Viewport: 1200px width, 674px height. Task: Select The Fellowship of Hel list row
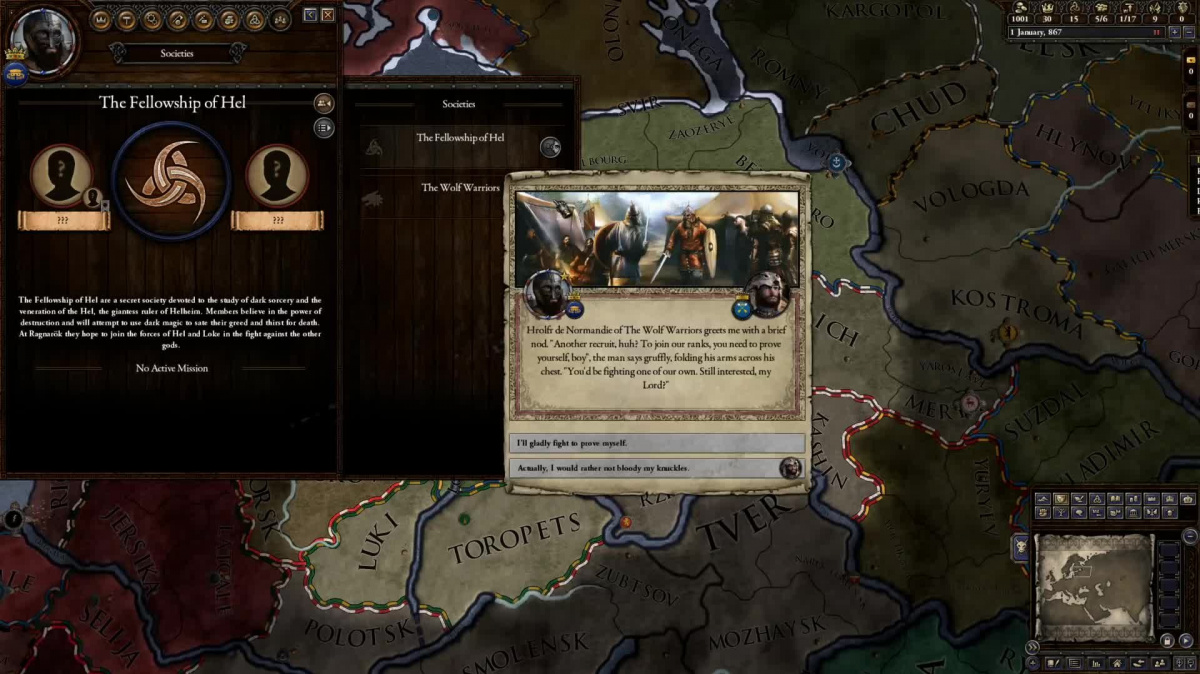460,138
